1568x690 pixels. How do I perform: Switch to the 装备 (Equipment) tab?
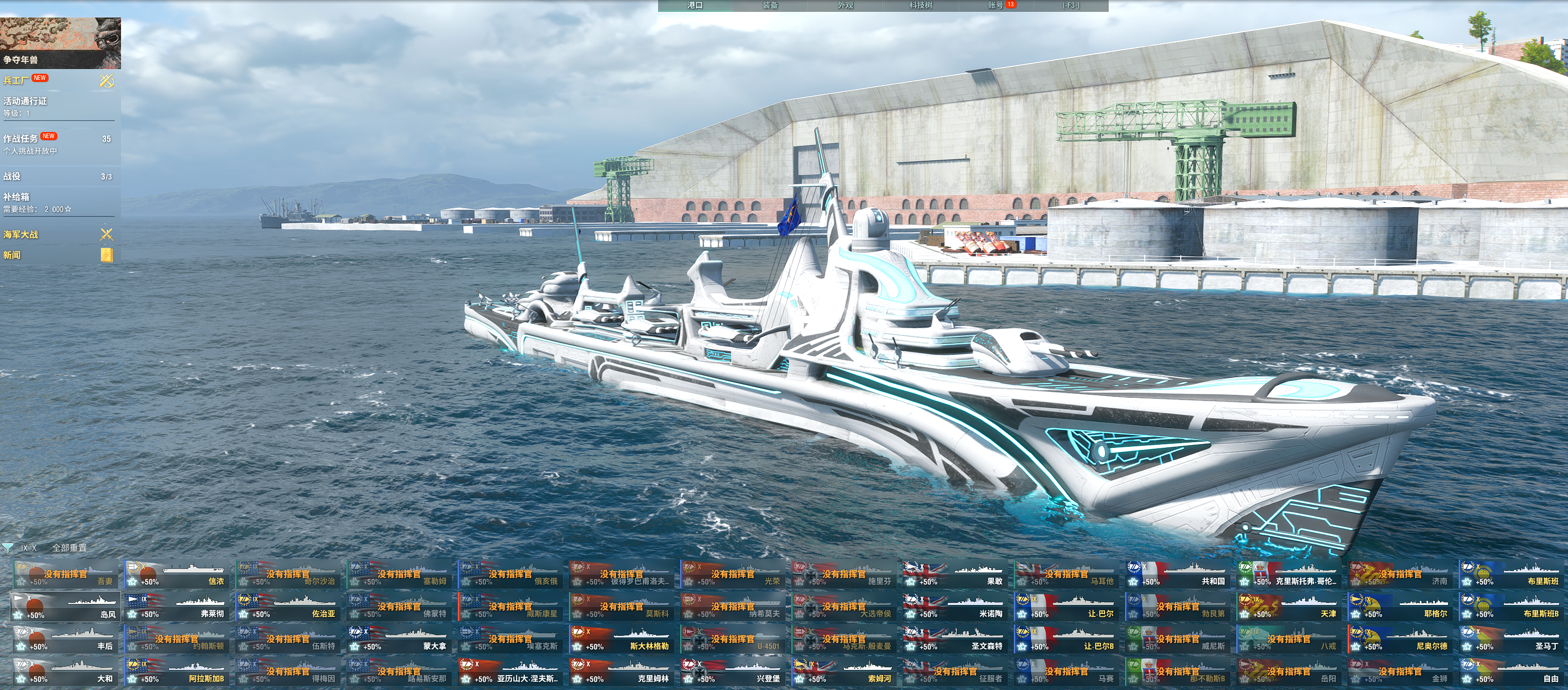point(770,6)
